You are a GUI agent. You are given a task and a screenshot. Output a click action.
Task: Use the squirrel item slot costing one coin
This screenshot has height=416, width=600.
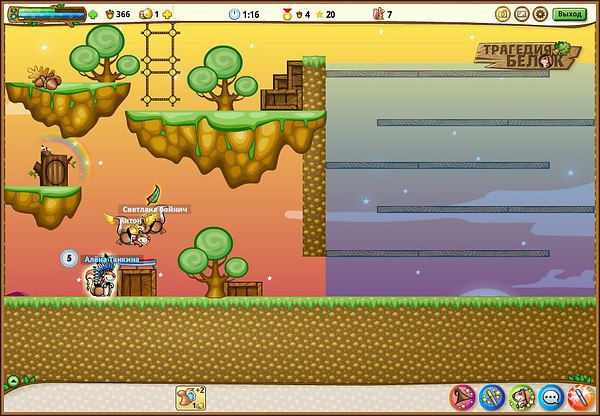[x=191, y=397]
